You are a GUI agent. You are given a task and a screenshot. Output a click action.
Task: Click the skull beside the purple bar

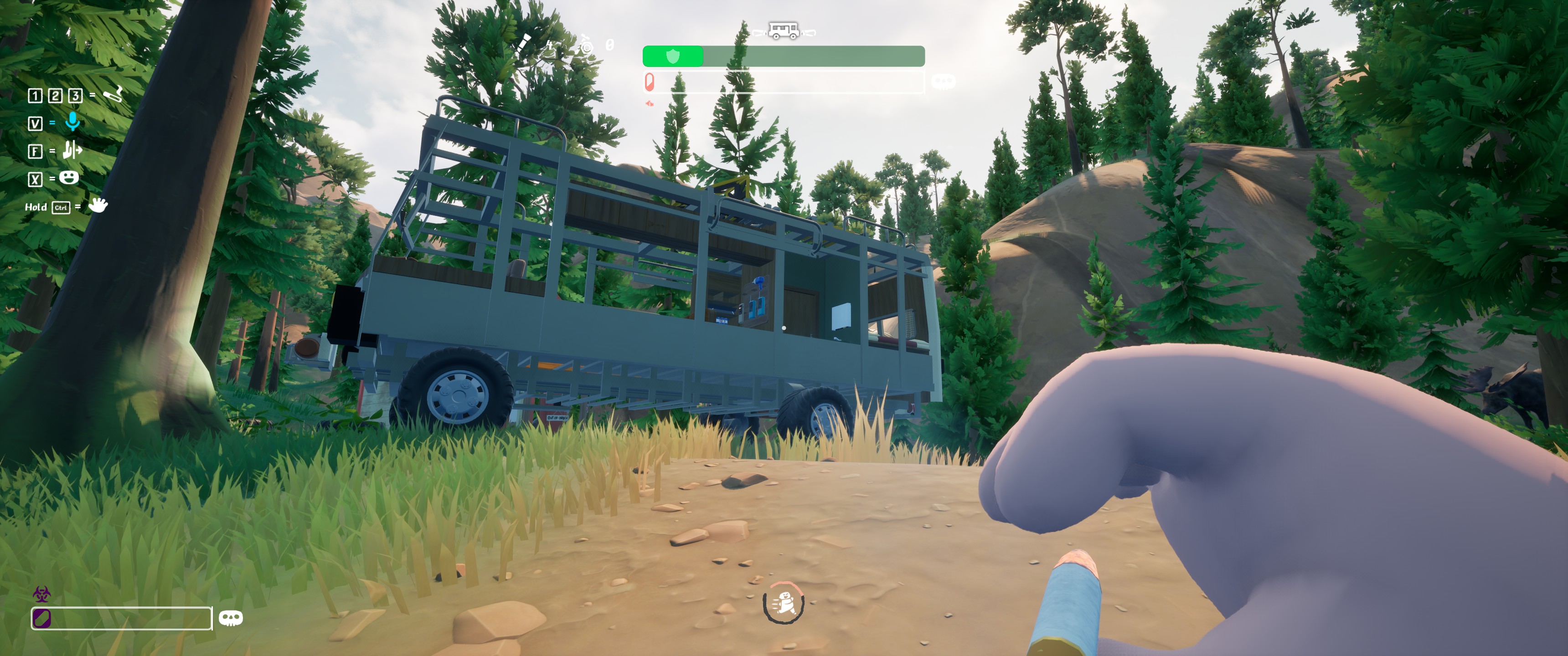pos(231,618)
